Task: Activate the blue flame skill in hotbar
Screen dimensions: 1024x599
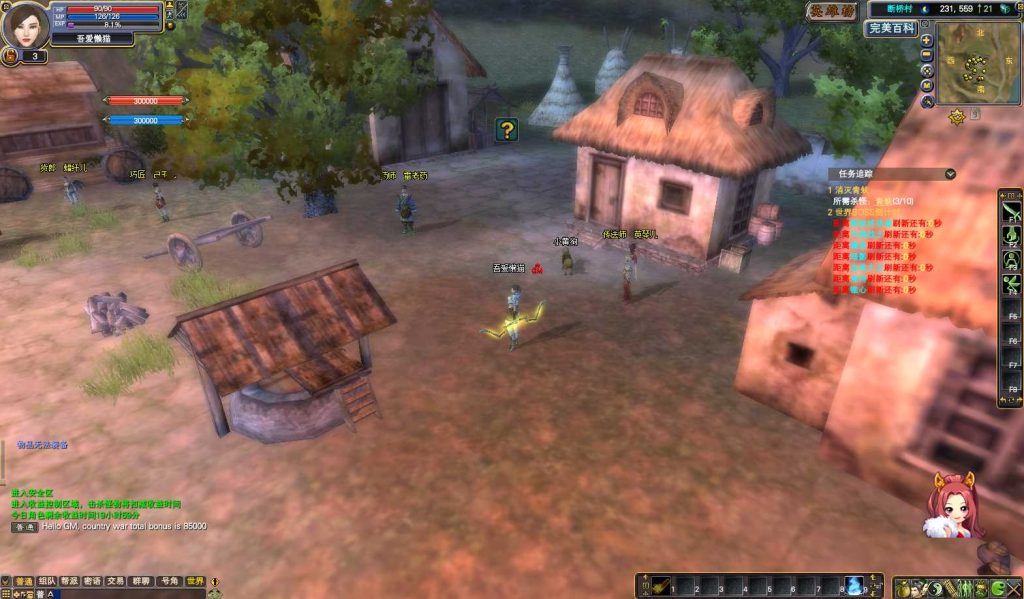Action: pos(856,586)
